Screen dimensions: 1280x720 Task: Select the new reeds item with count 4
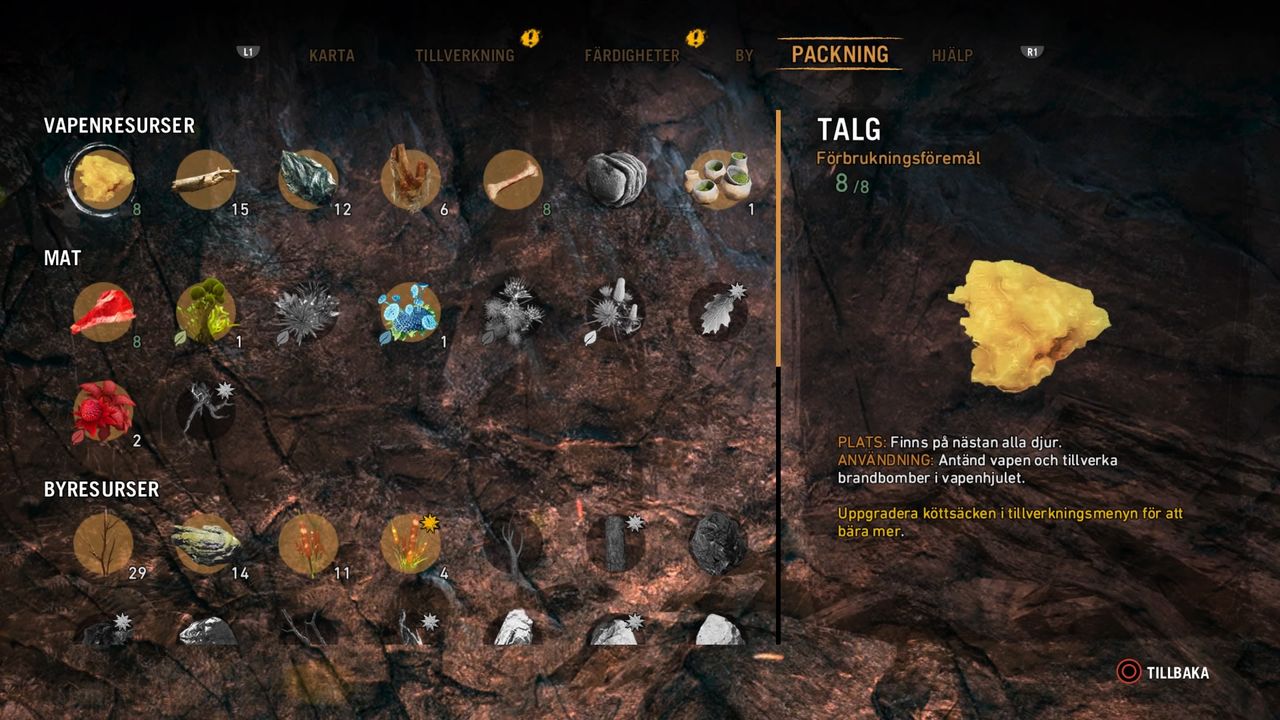coord(410,543)
